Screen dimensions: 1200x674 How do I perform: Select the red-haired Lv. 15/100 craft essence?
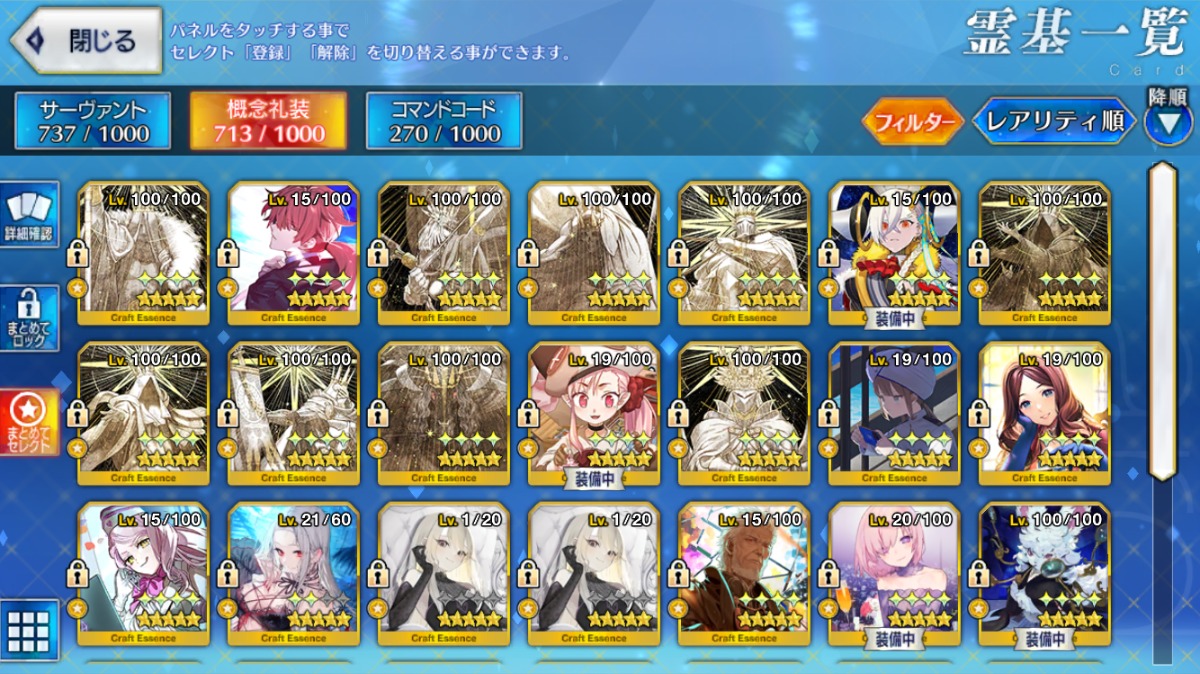[x=293, y=253]
